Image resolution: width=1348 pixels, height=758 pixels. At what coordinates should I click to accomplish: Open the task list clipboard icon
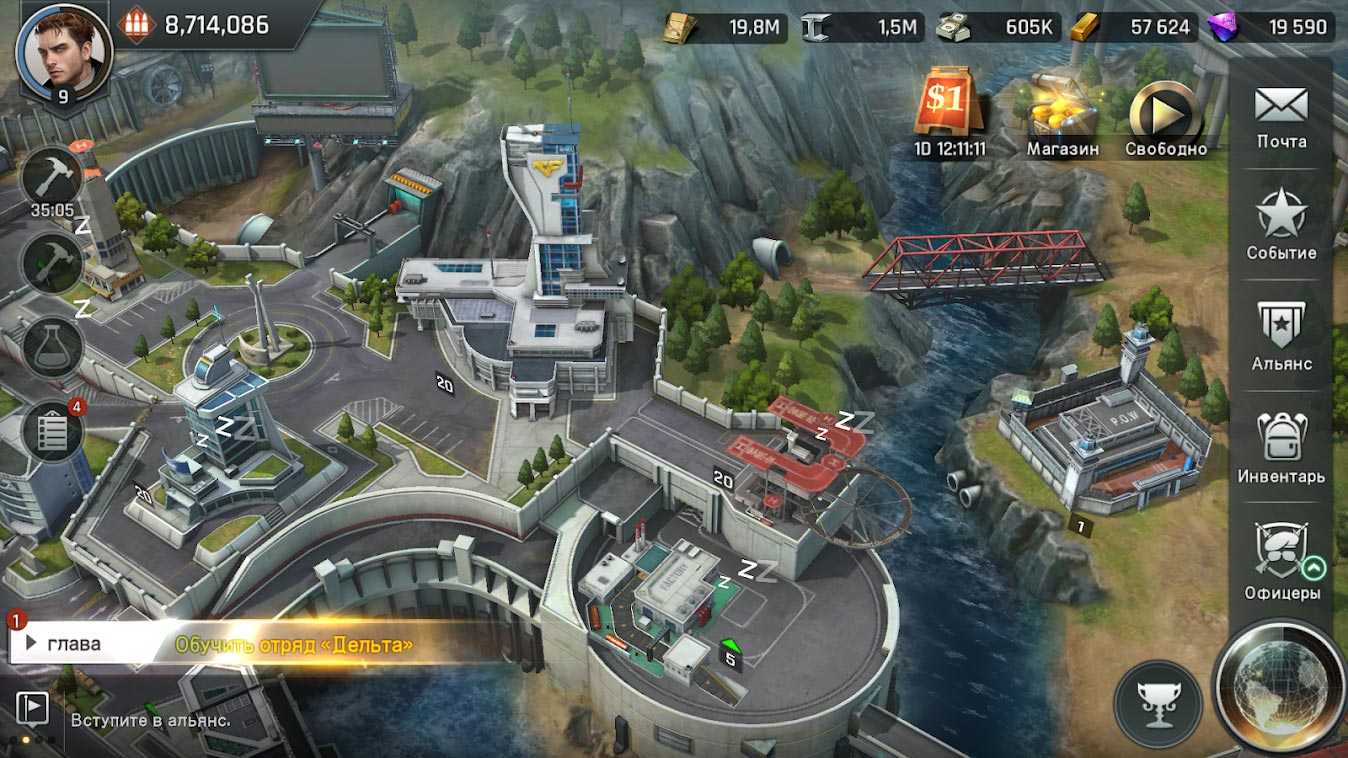[x=52, y=431]
